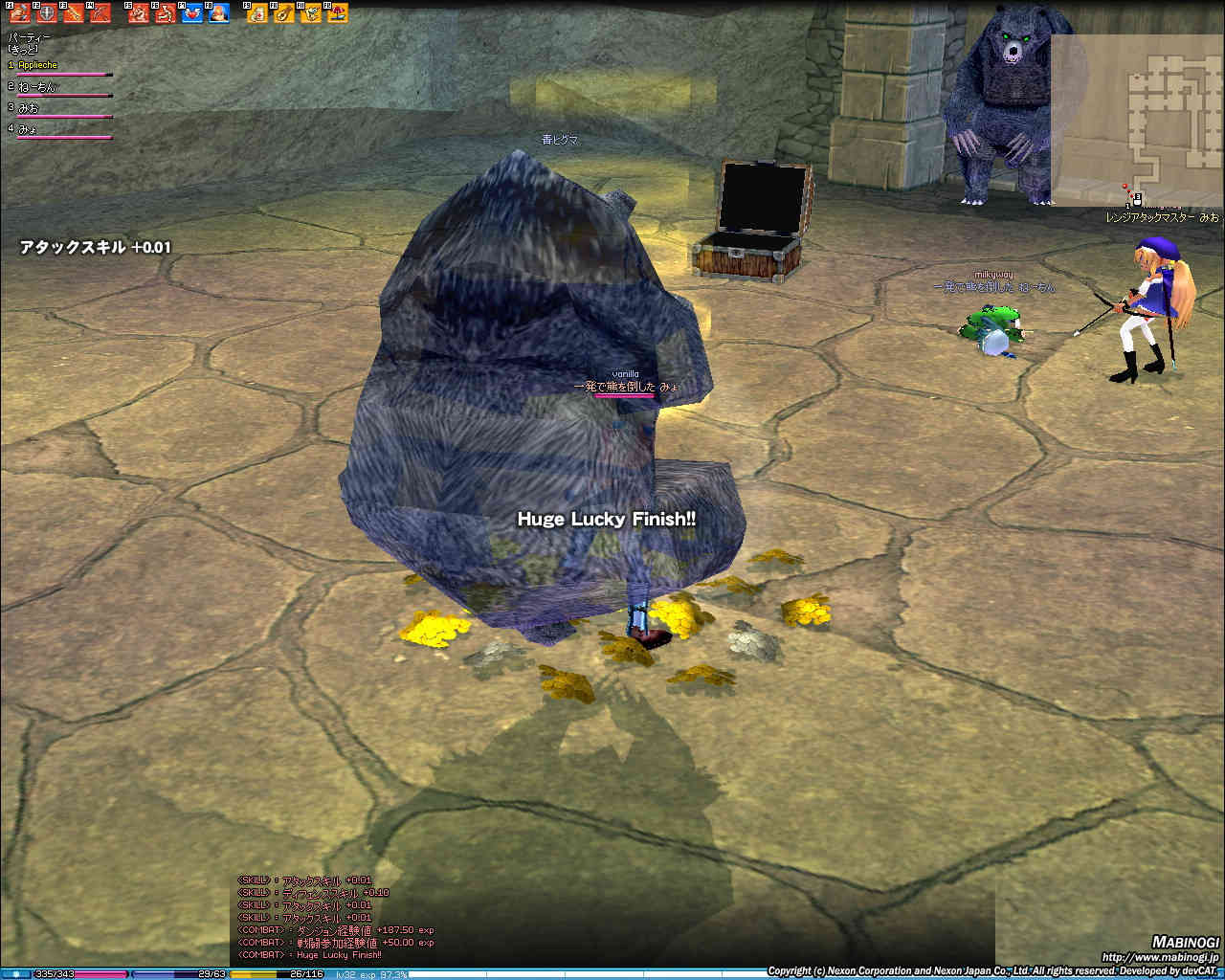1225x980 pixels.
Task: Select the F3 sword skill icon
Action: pyautogui.click(x=73, y=13)
